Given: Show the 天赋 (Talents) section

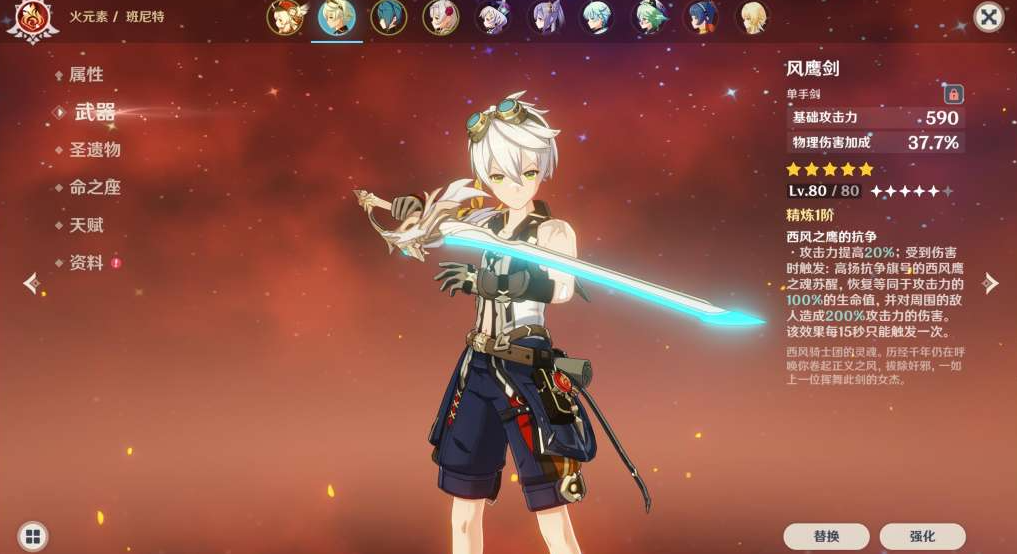Looking at the screenshot, I should (85, 226).
